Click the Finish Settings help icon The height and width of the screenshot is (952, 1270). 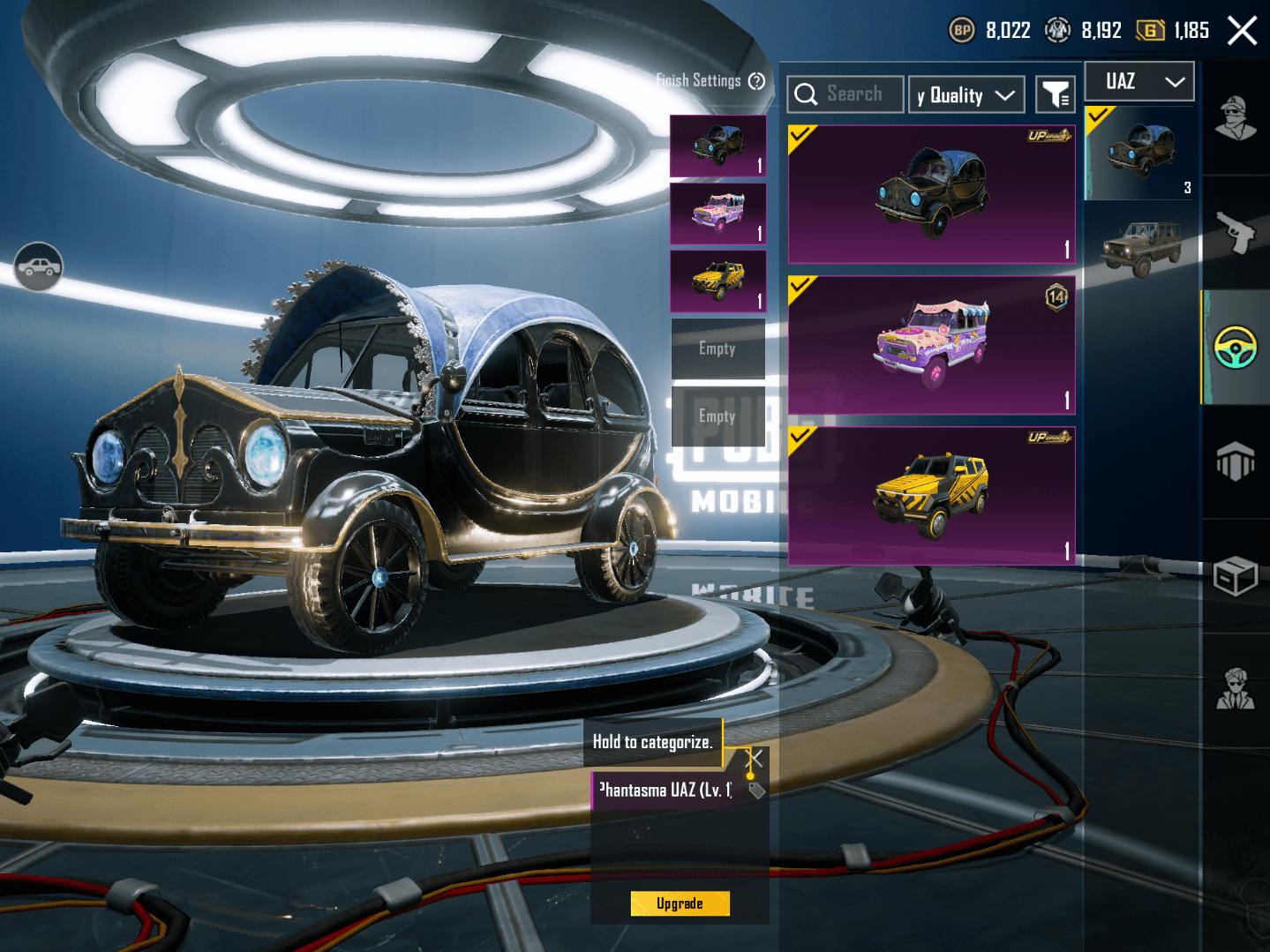[756, 81]
